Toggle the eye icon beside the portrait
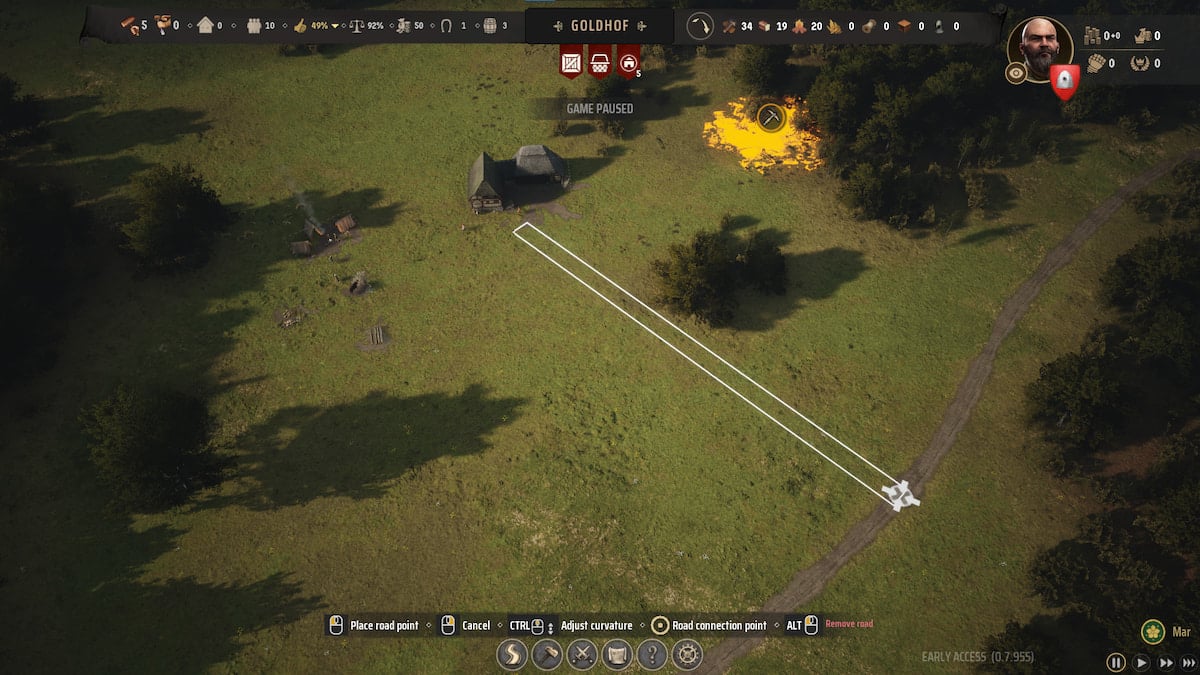The height and width of the screenshot is (675, 1200). coord(1016,73)
